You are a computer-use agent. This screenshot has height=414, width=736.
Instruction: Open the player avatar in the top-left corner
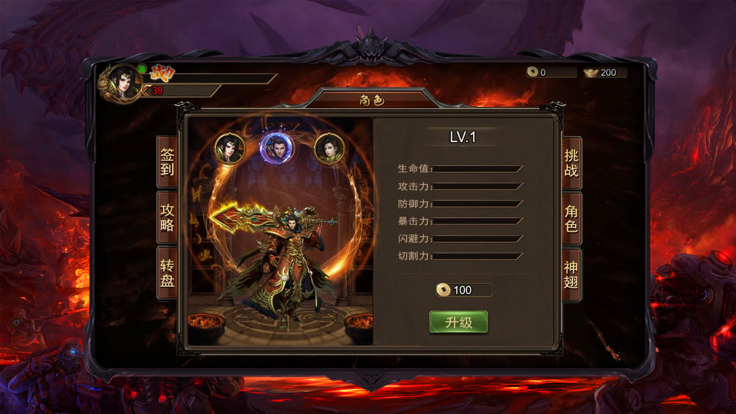click(123, 83)
